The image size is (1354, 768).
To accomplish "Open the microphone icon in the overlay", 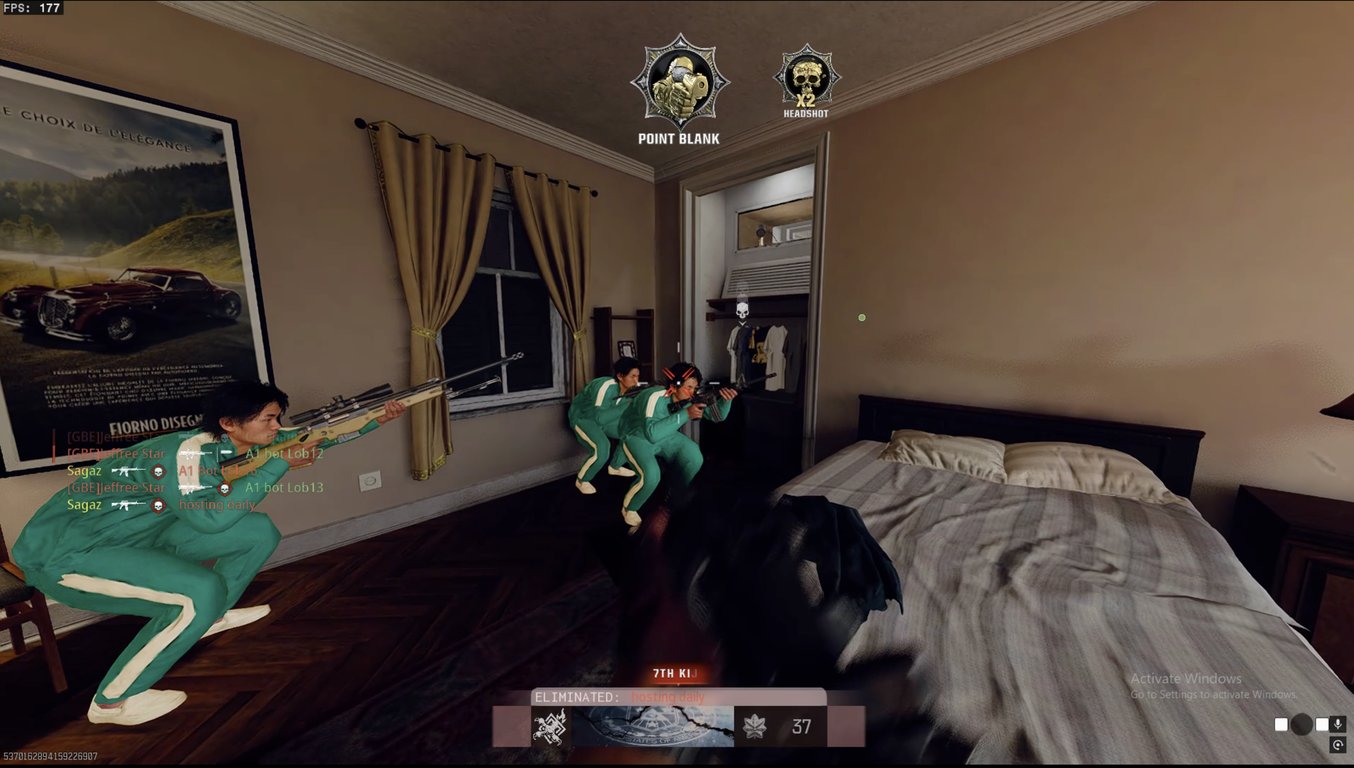I will point(1337,724).
